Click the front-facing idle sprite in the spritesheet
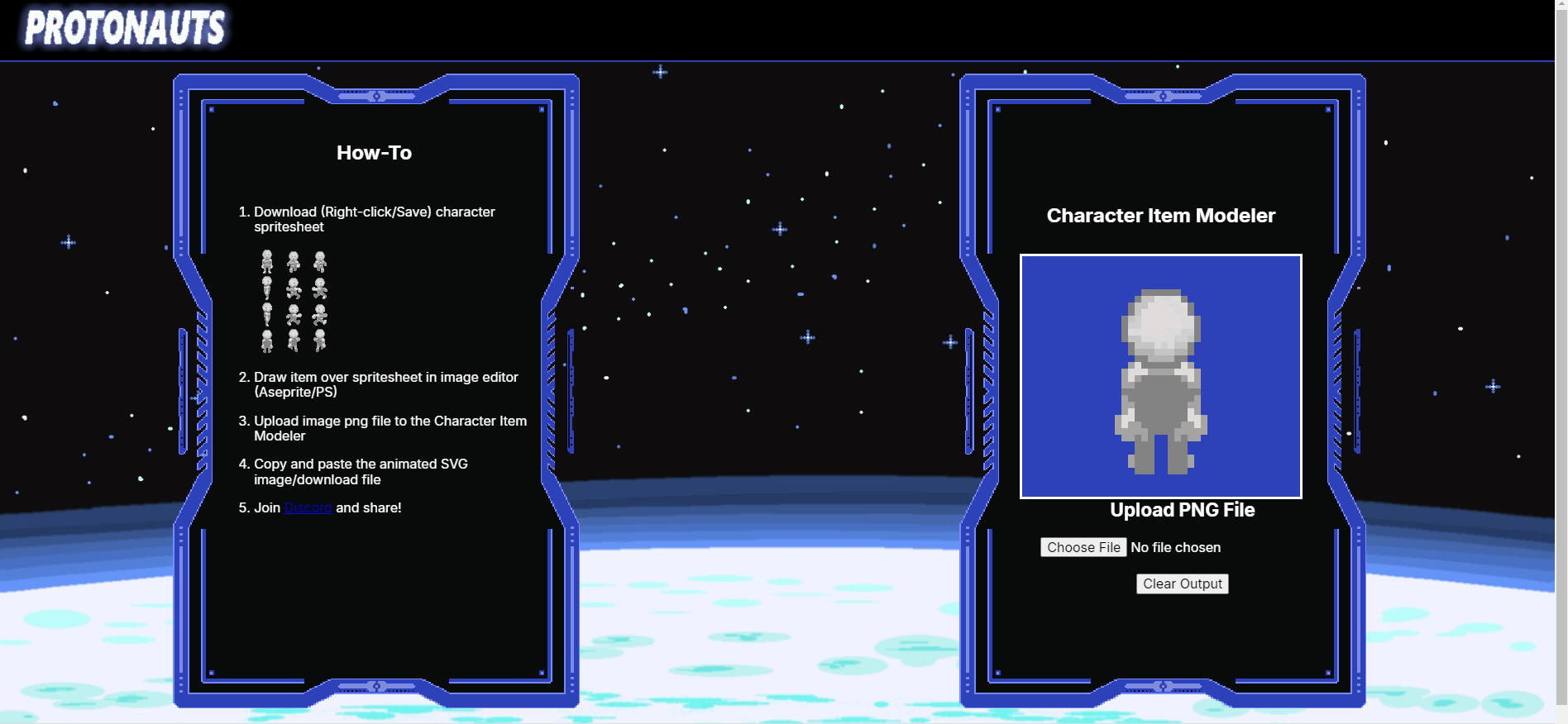The width and height of the screenshot is (1568, 724). pyautogui.click(x=267, y=261)
